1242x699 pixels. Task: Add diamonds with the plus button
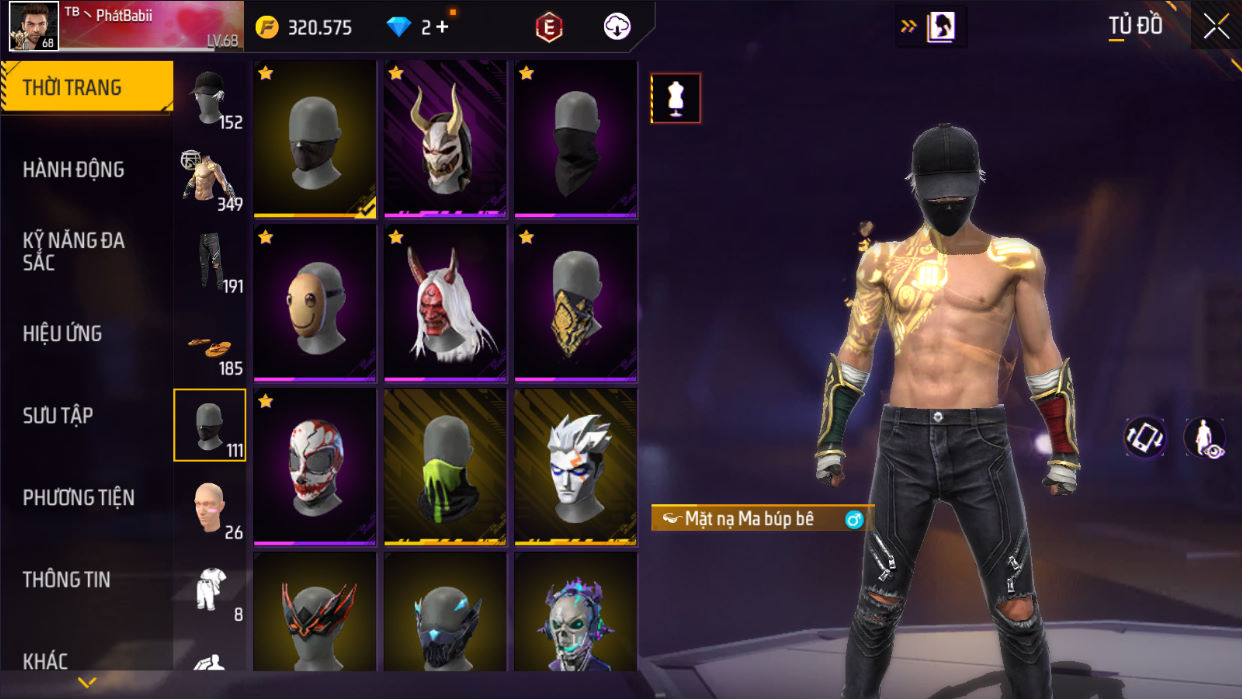point(442,27)
